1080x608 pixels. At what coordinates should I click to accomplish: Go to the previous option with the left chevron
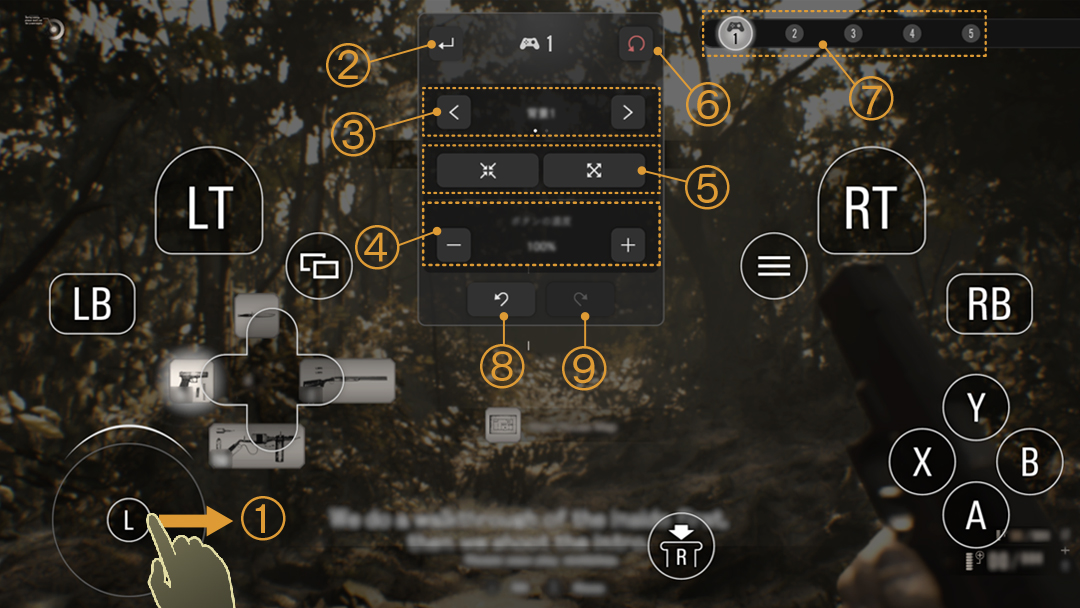pos(454,112)
